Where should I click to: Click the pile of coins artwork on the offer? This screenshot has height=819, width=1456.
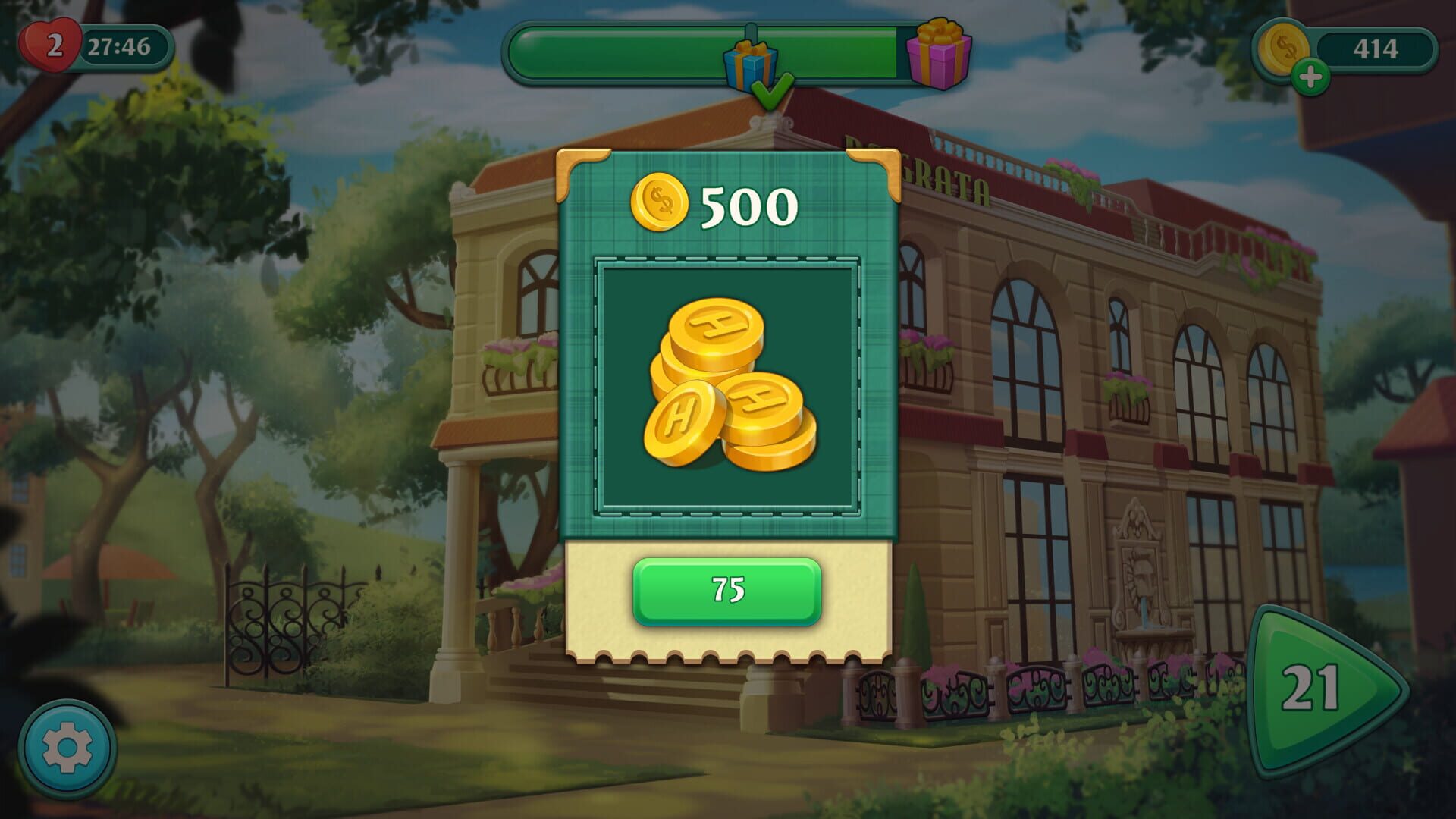(728, 387)
